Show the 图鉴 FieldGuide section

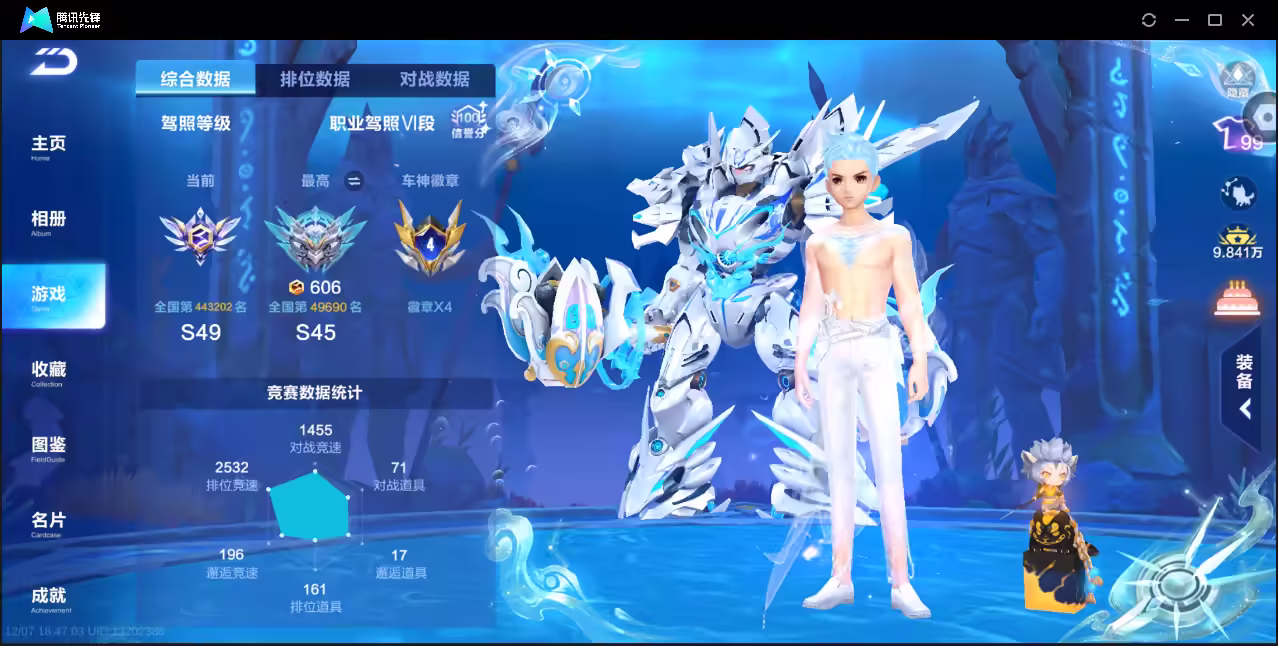pyautogui.click(x=48, y=447)
